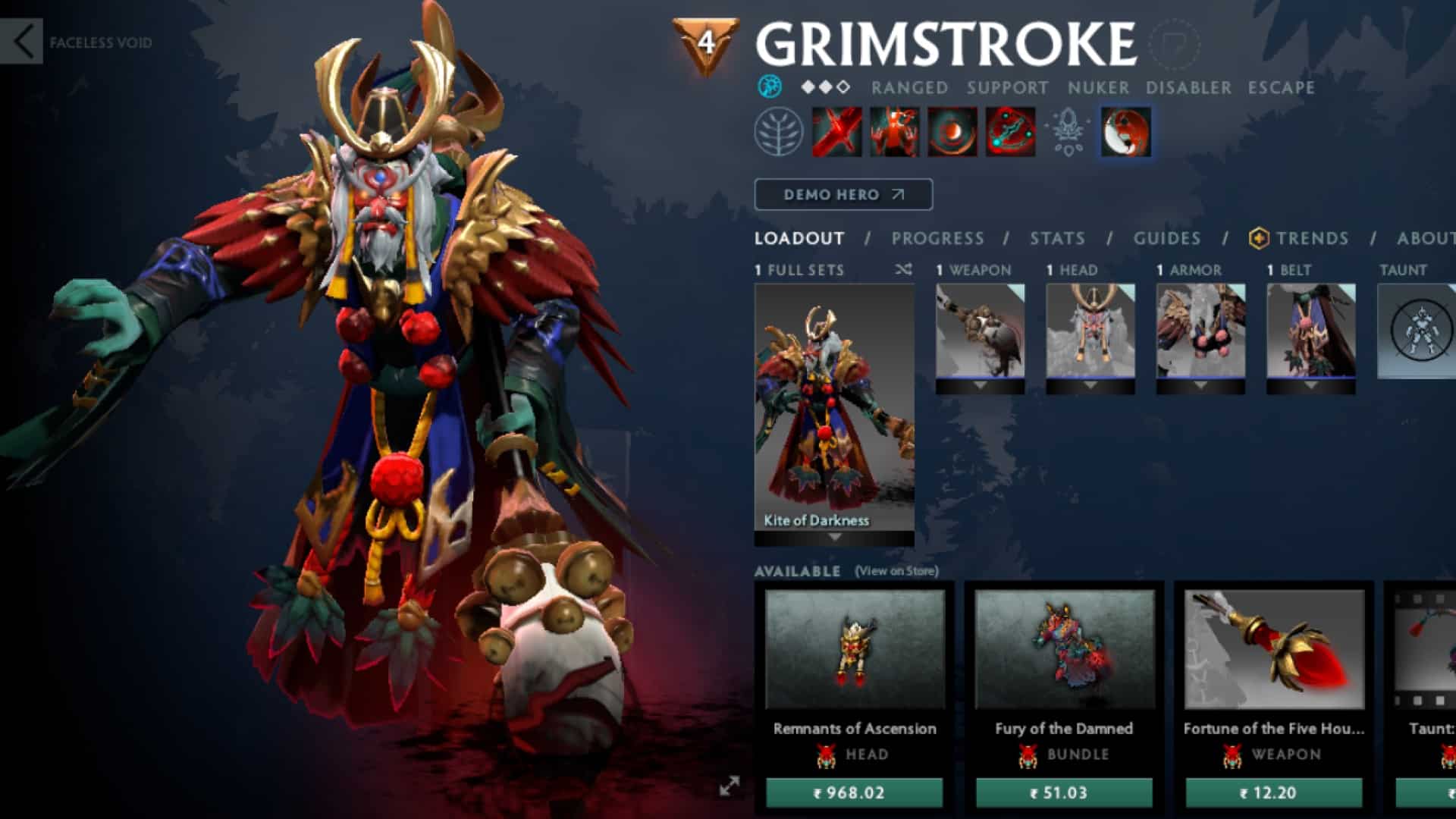Open the Progress tab

pyautogui.click(x=937, y=238)
